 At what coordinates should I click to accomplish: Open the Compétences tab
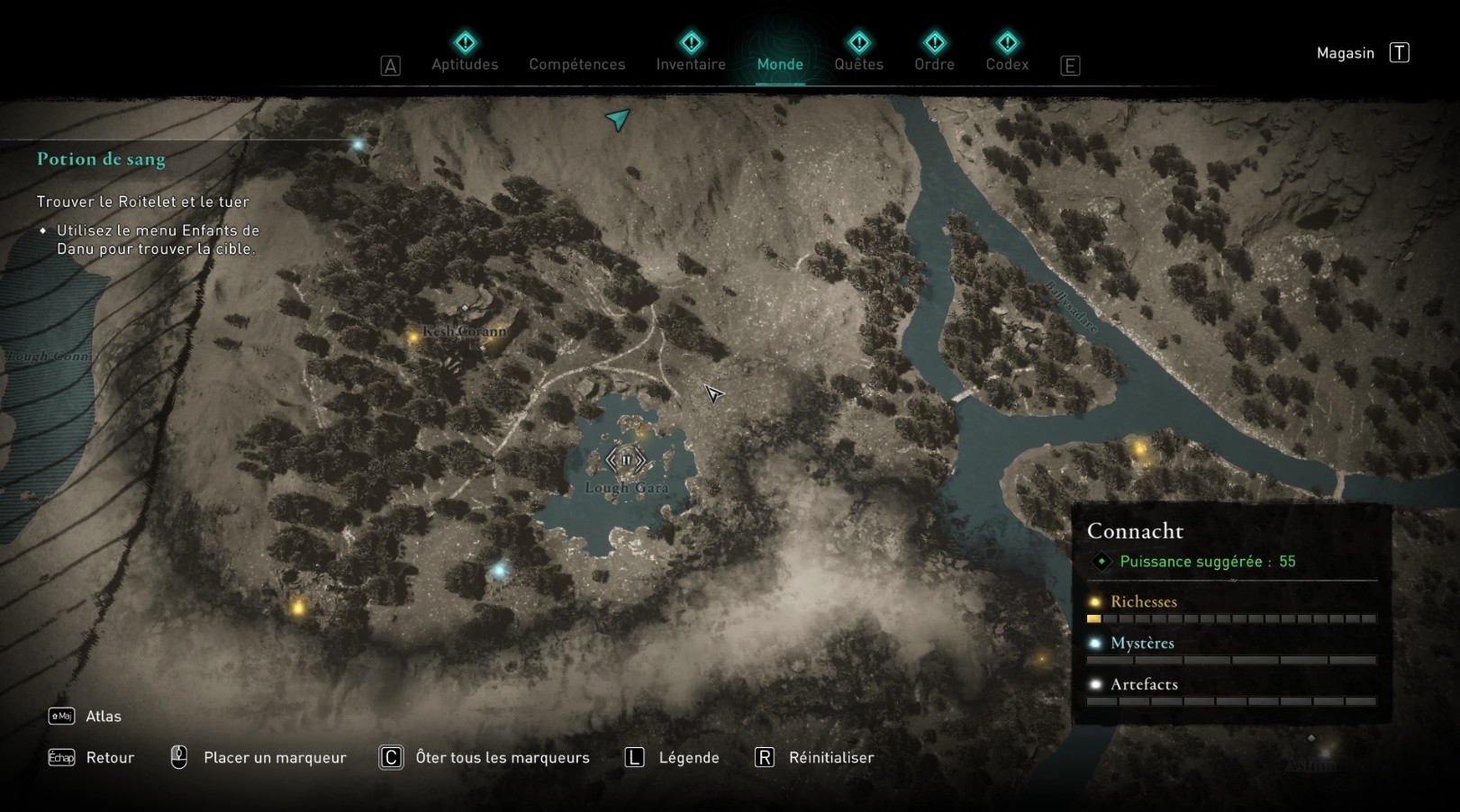point(577,64)
